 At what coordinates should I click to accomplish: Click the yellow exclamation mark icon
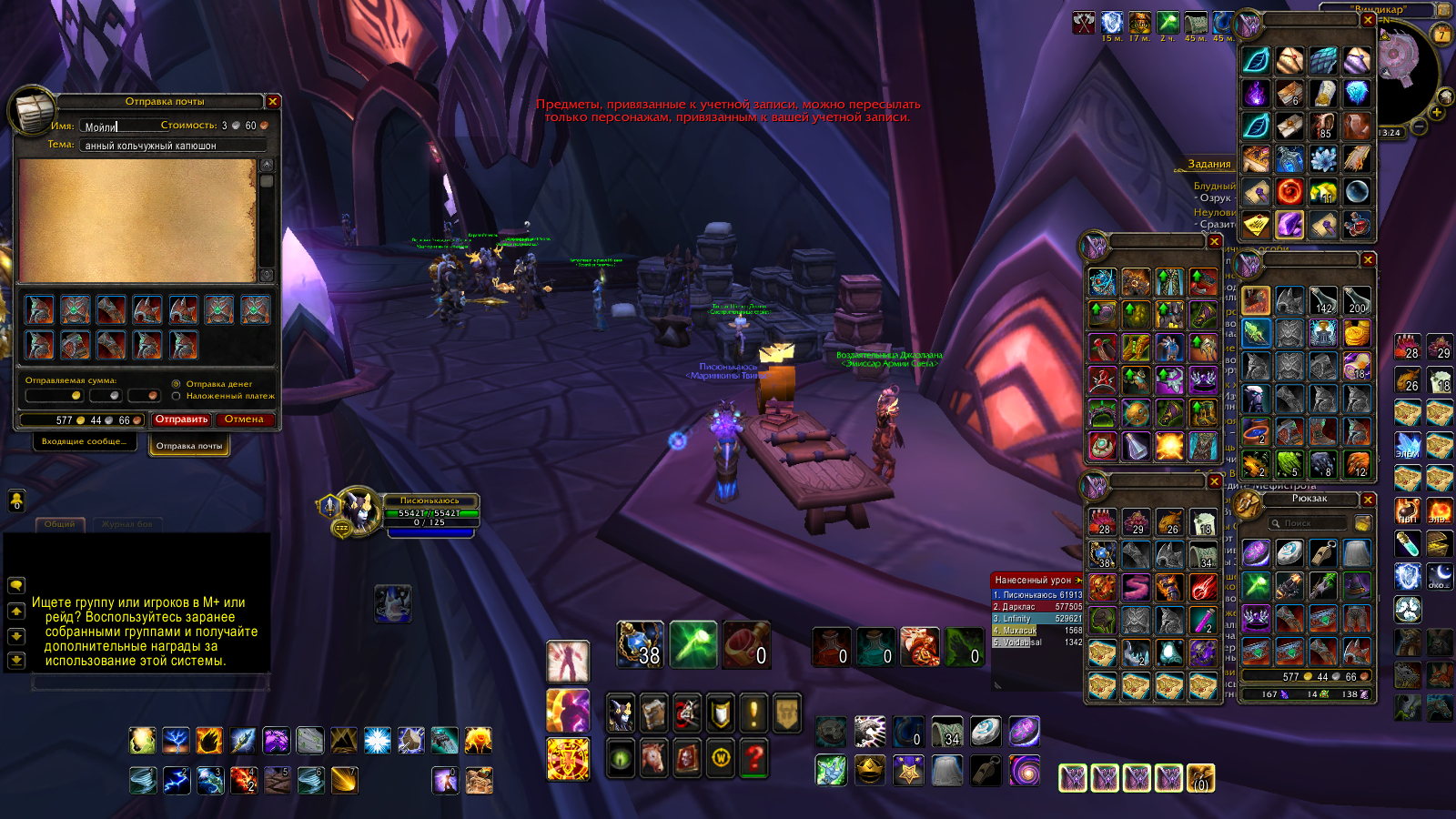[754, 713]
